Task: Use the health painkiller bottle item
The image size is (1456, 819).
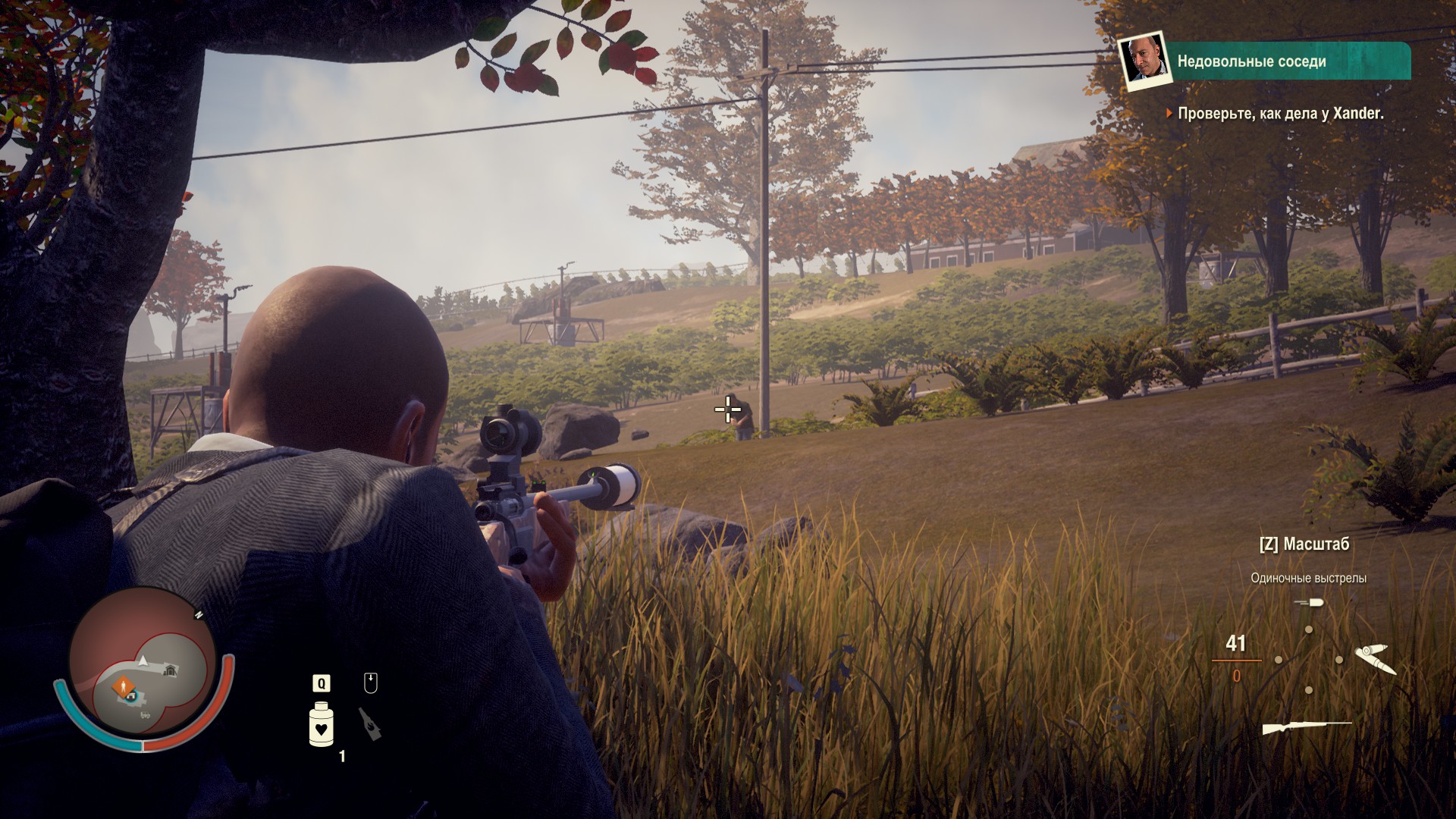Action: (x=322, y=724)
